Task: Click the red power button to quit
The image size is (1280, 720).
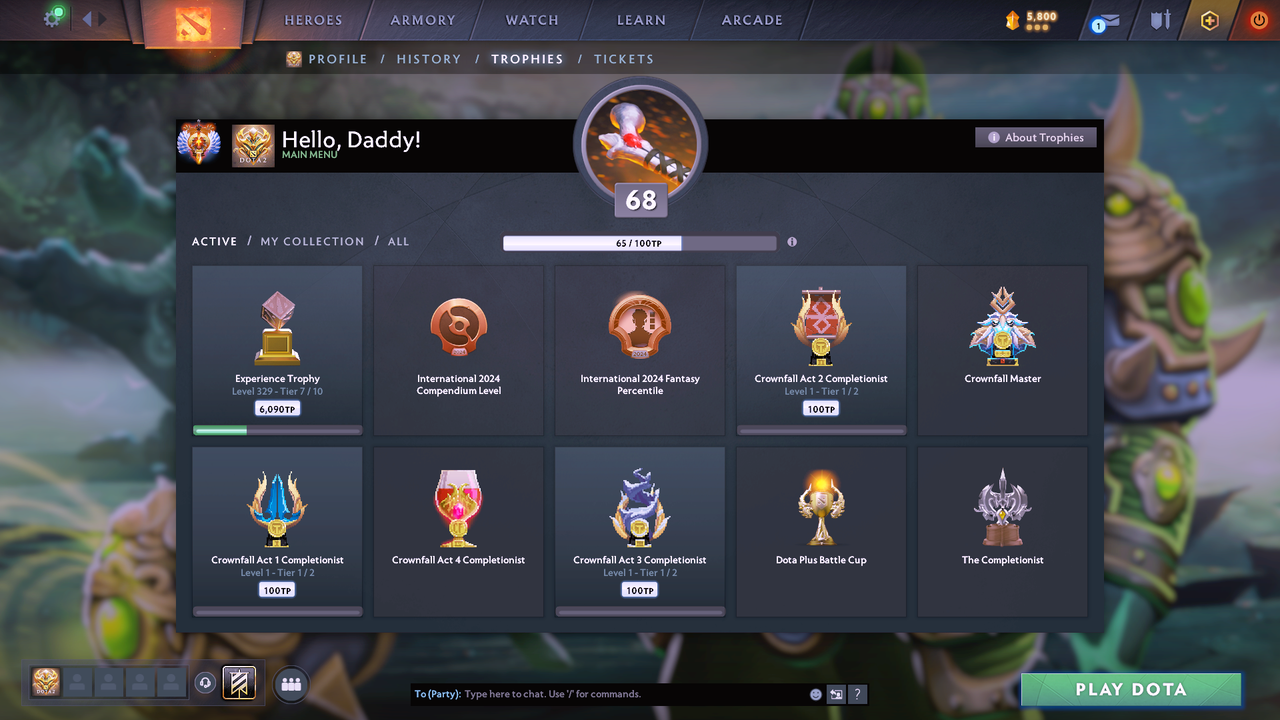Action: [1257, 19]
